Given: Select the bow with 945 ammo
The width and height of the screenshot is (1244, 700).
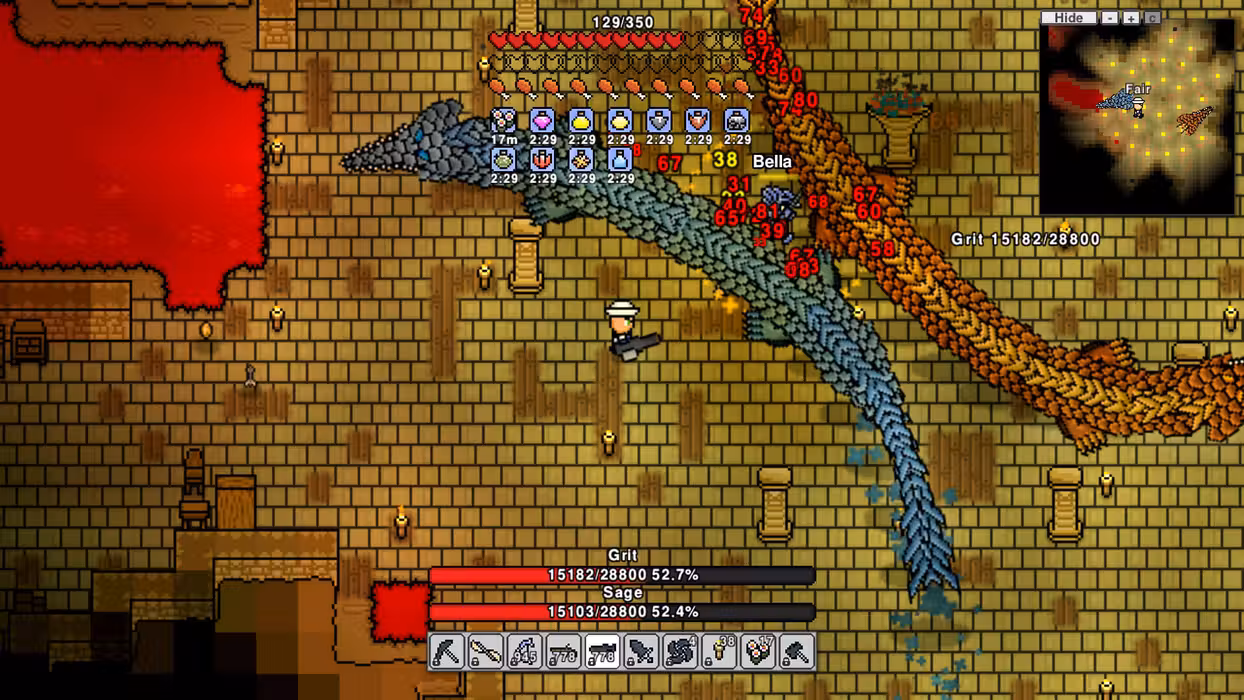Looking at the screenshot, I should point(525,651).
